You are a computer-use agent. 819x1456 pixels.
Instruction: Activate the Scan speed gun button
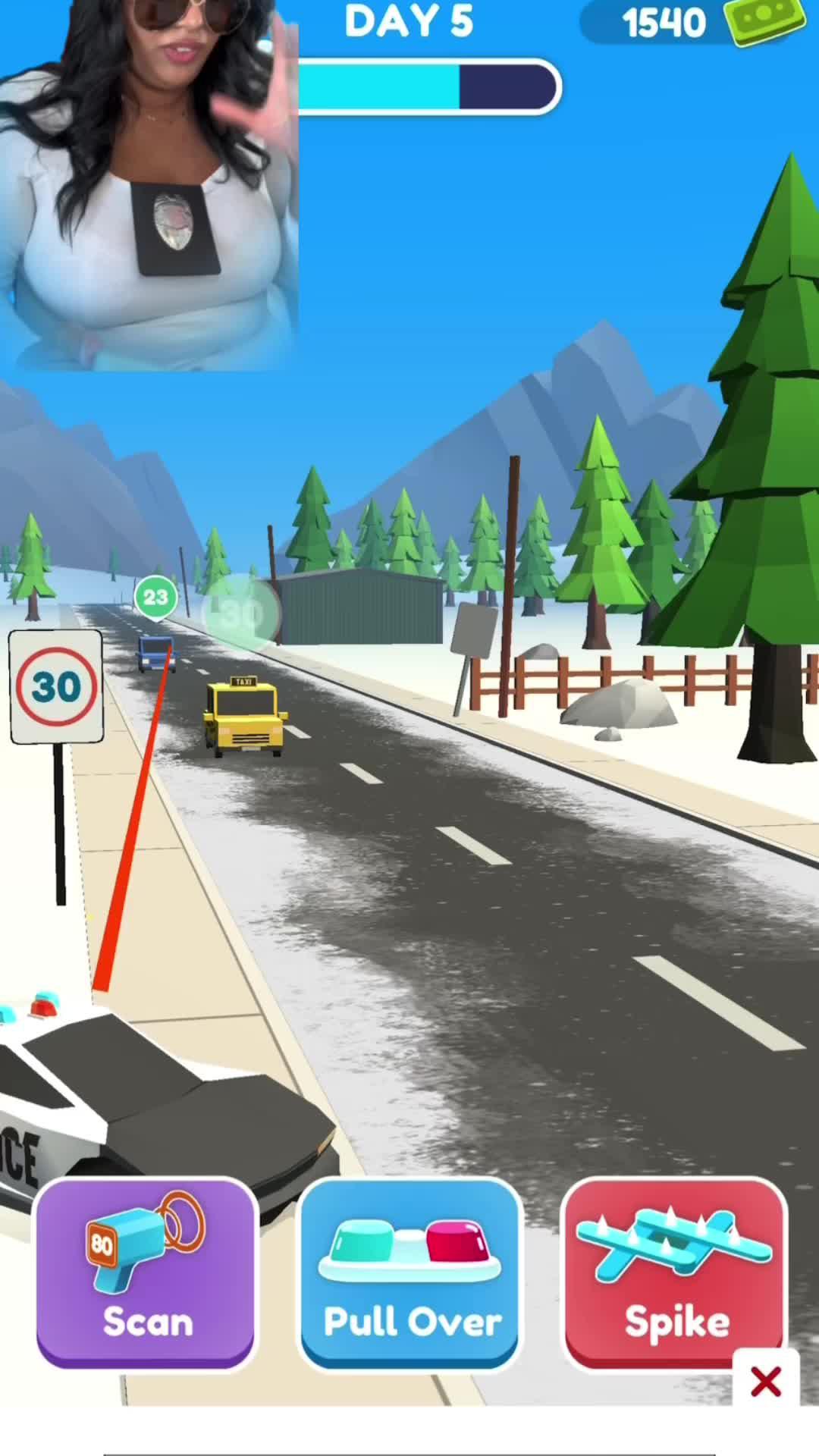(146, 1276)
